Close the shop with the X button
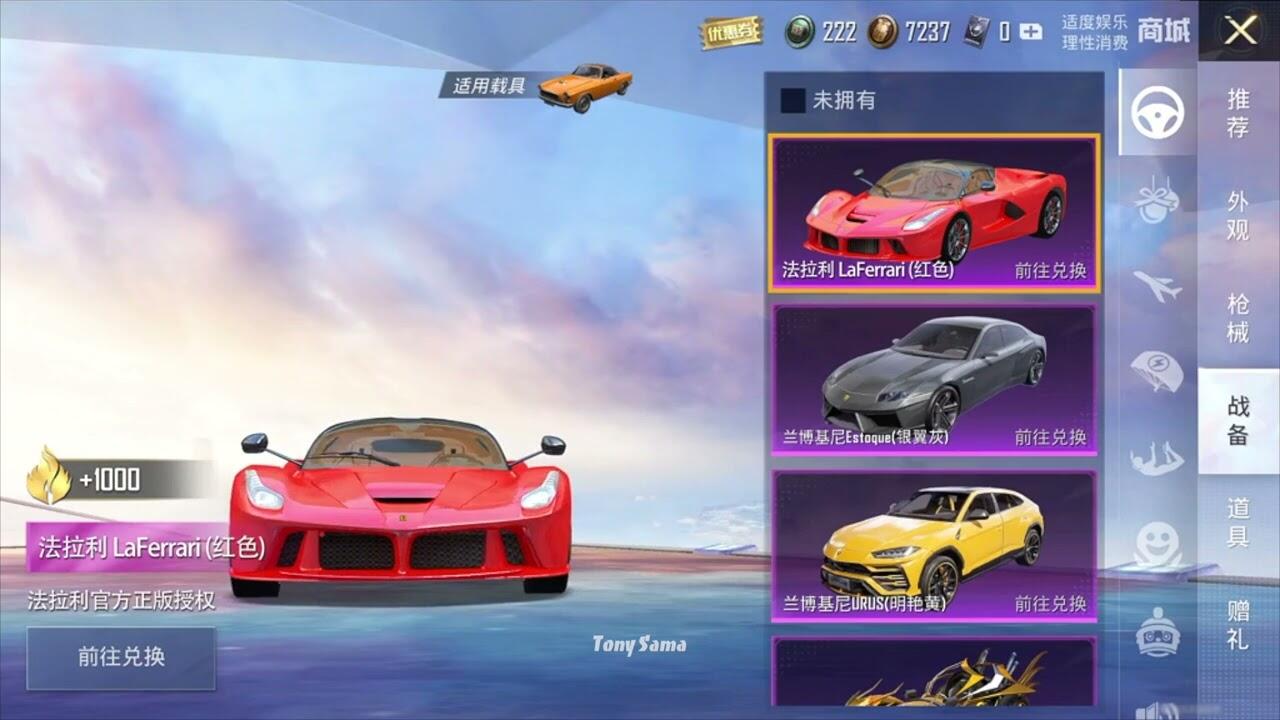Viewport: 1280px width, 720px height. 1241,31
